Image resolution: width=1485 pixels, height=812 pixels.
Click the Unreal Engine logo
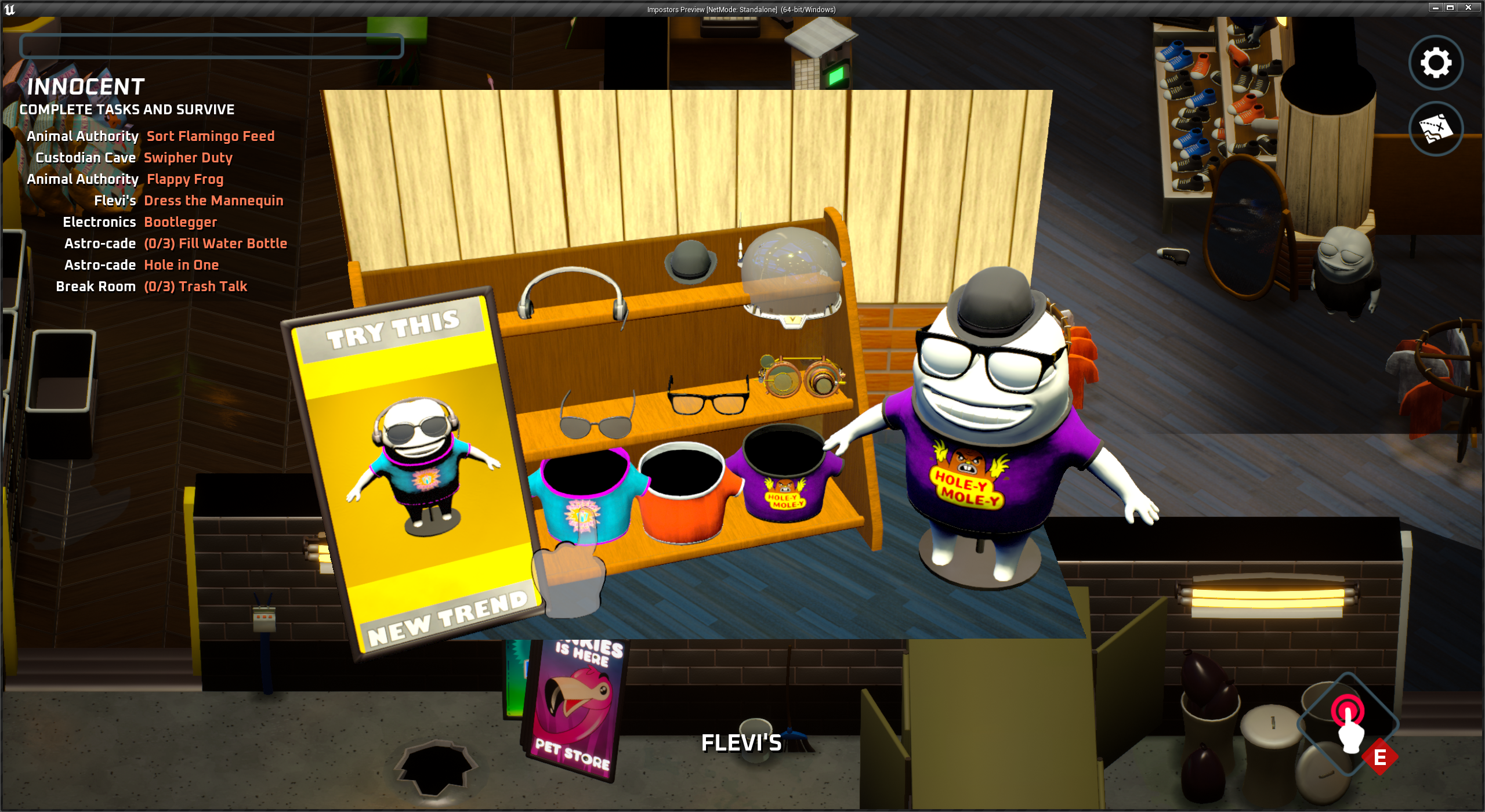point(10,9)
